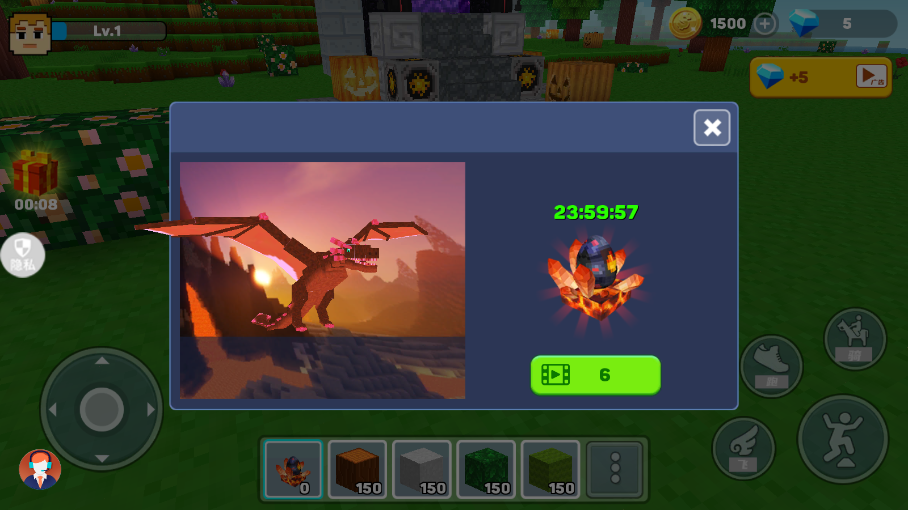
Task: Add more gold coins with plus button
Action: 764,24
